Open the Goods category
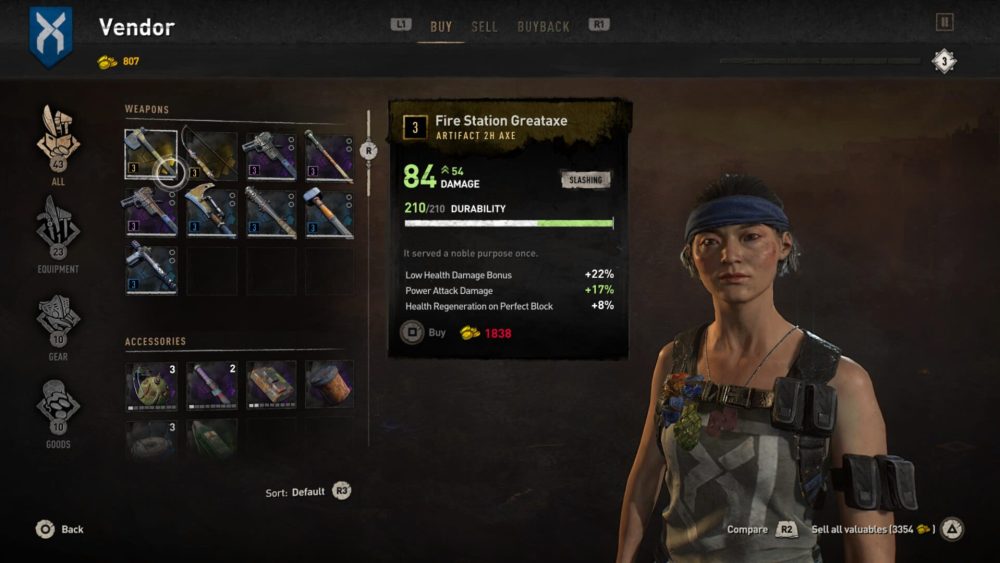 pos(58,408)
